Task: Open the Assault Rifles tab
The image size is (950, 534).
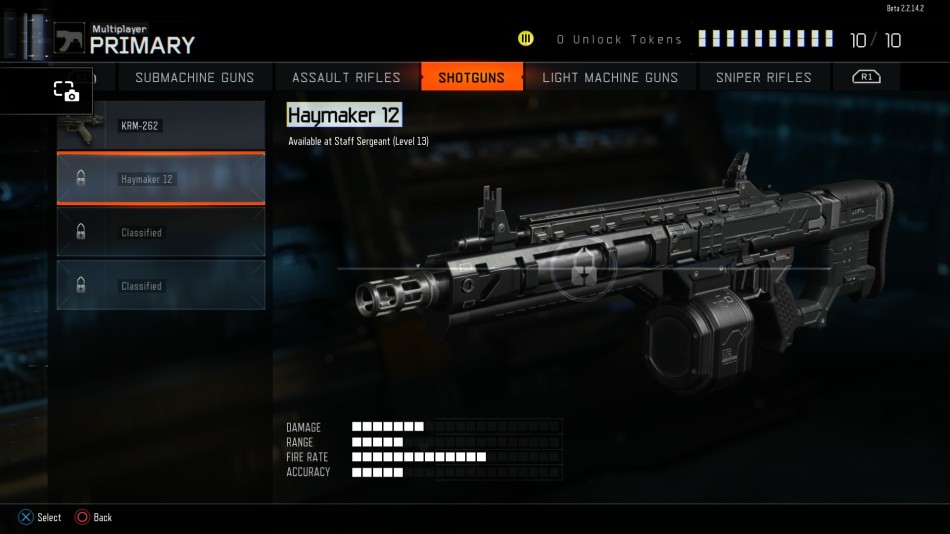Action: coord(346,77)
